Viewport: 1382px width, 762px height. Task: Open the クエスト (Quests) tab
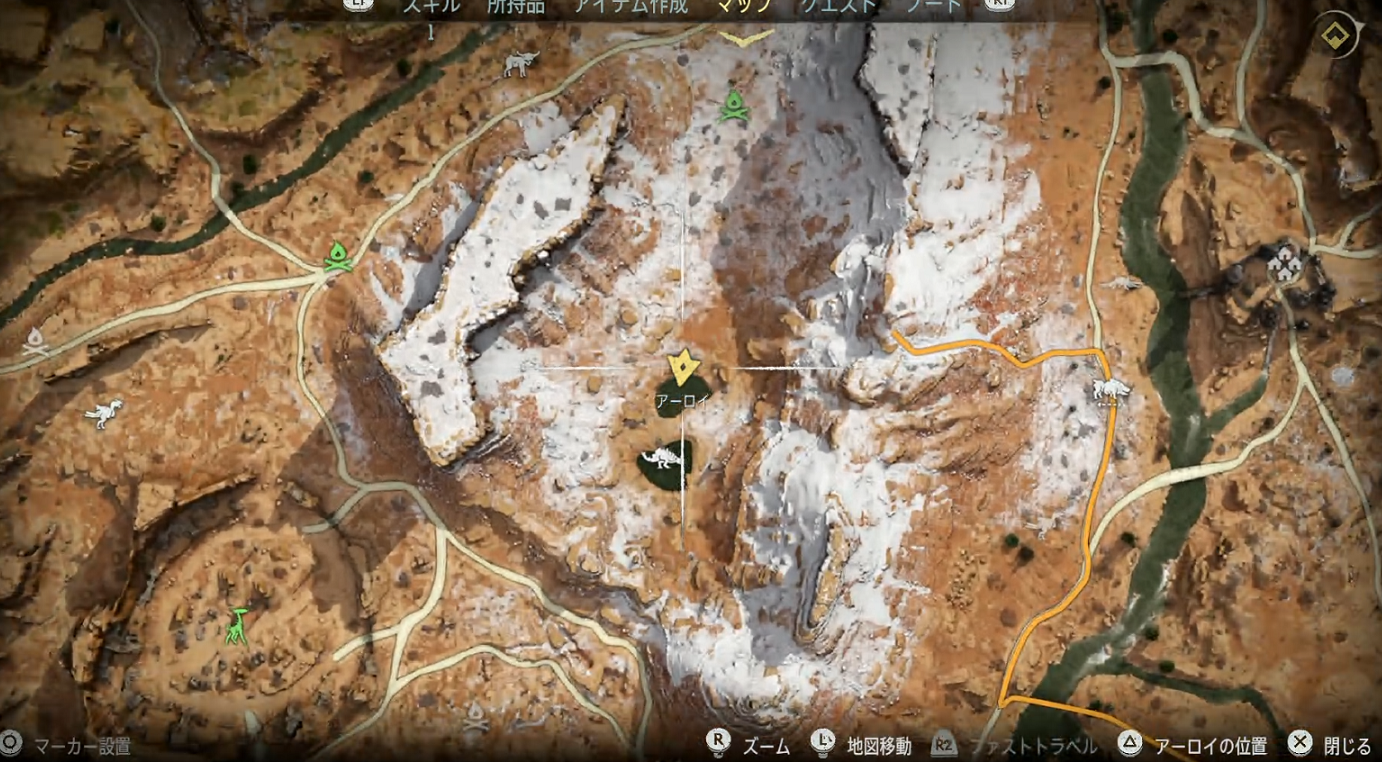pos(838,6)
